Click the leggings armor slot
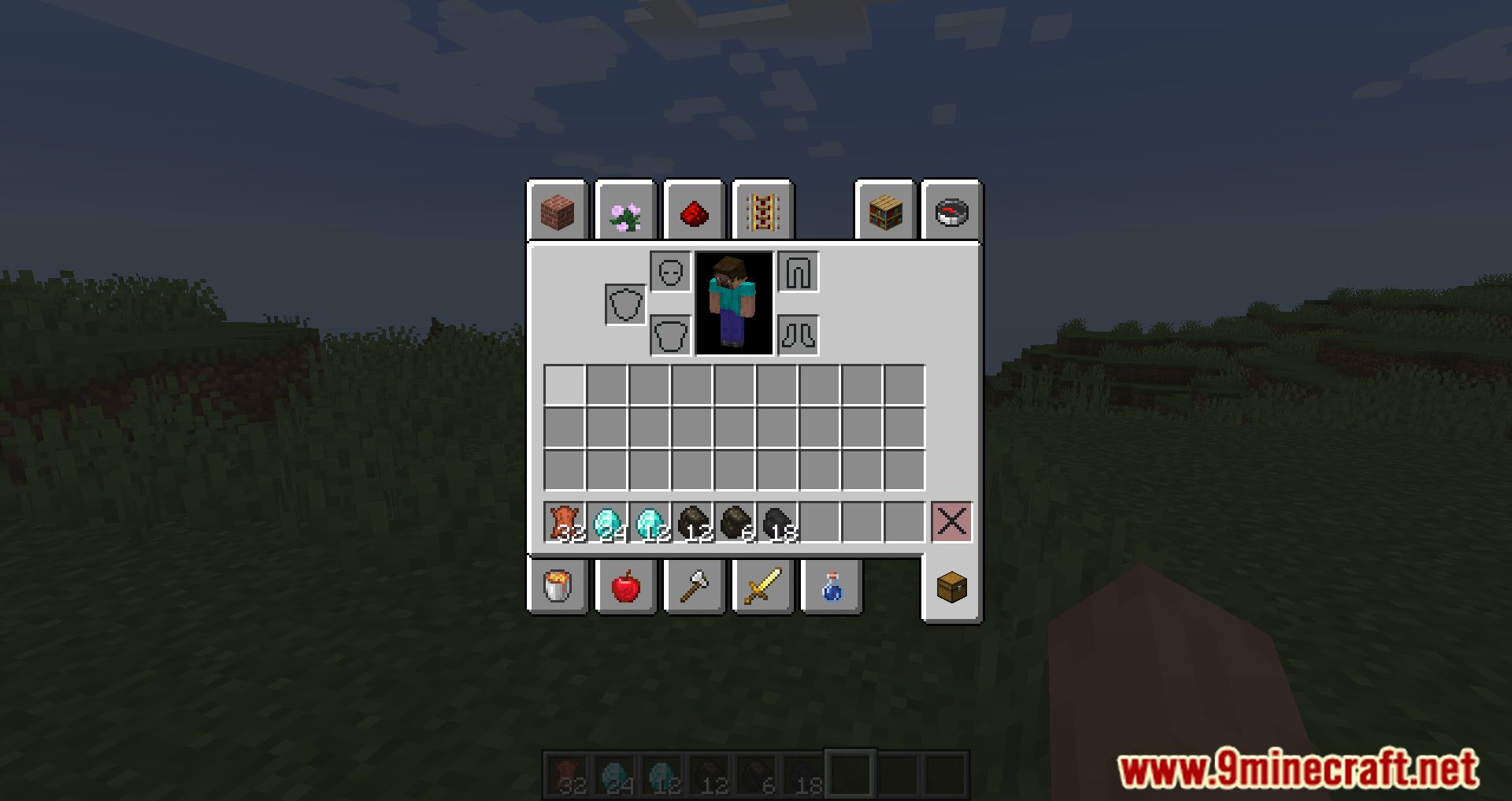The height and width of the screenshot is (801, 1512). pos(798,273)
